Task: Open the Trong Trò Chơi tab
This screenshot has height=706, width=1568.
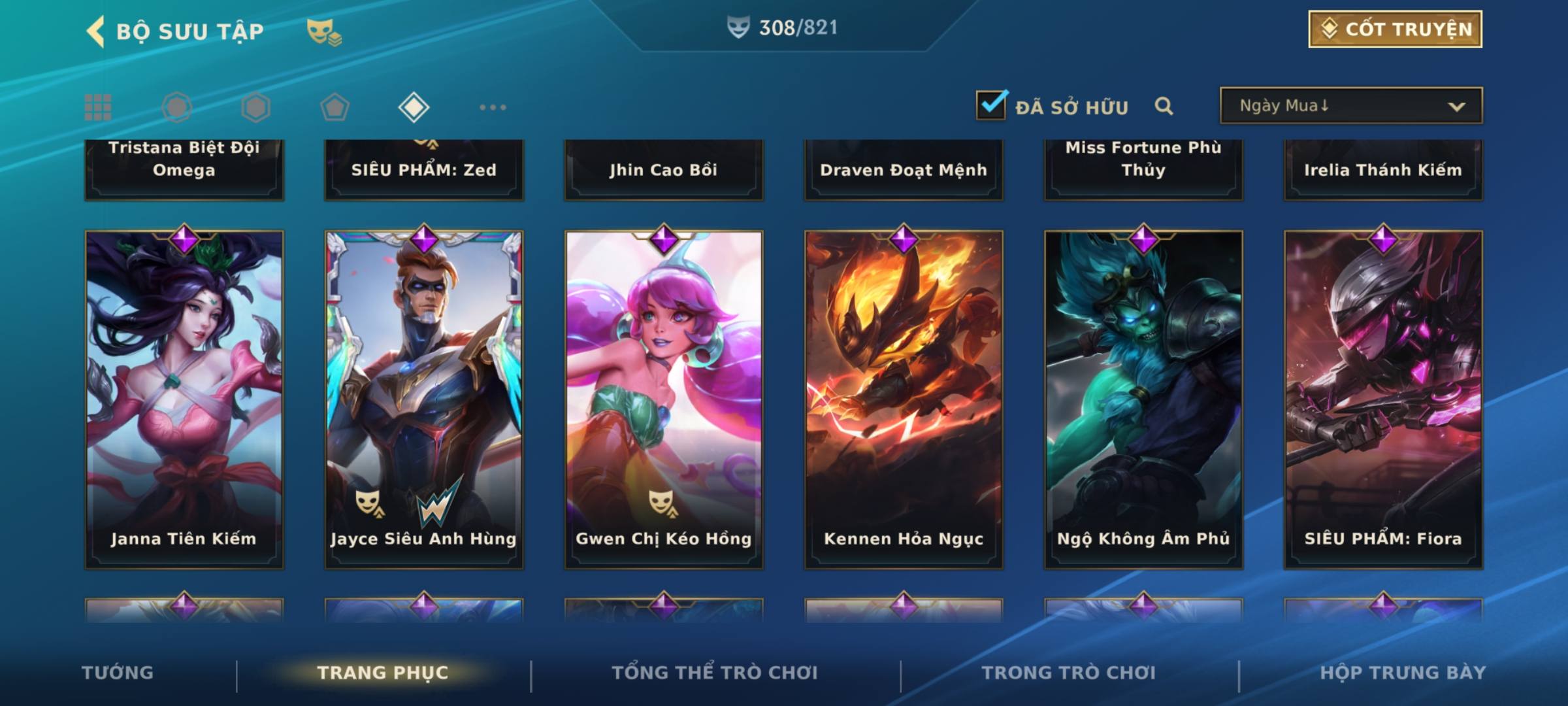Action: tap(1069, 673)
